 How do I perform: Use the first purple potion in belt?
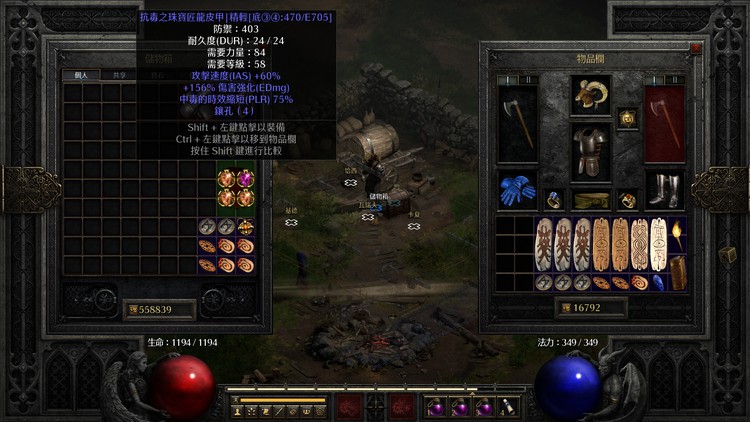(436, 407)
